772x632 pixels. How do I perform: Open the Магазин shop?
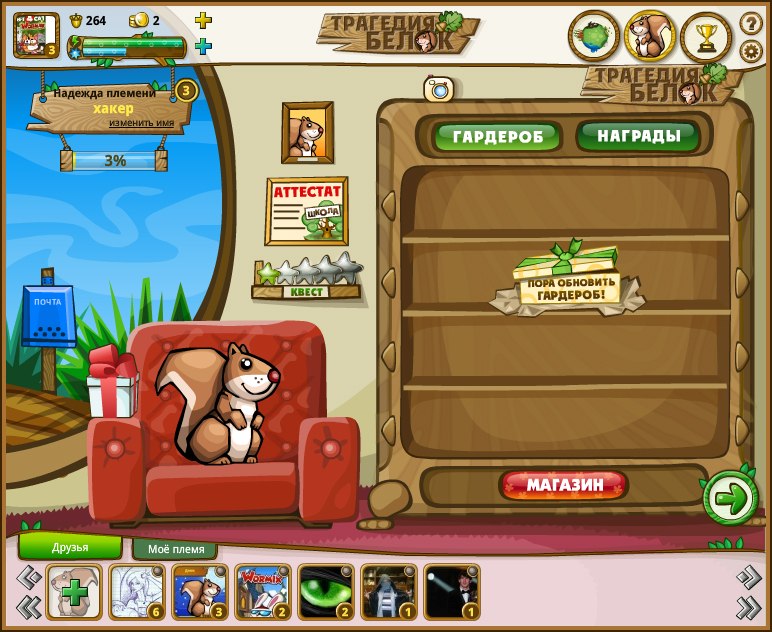pyautogui.click(x=565, y=486)
